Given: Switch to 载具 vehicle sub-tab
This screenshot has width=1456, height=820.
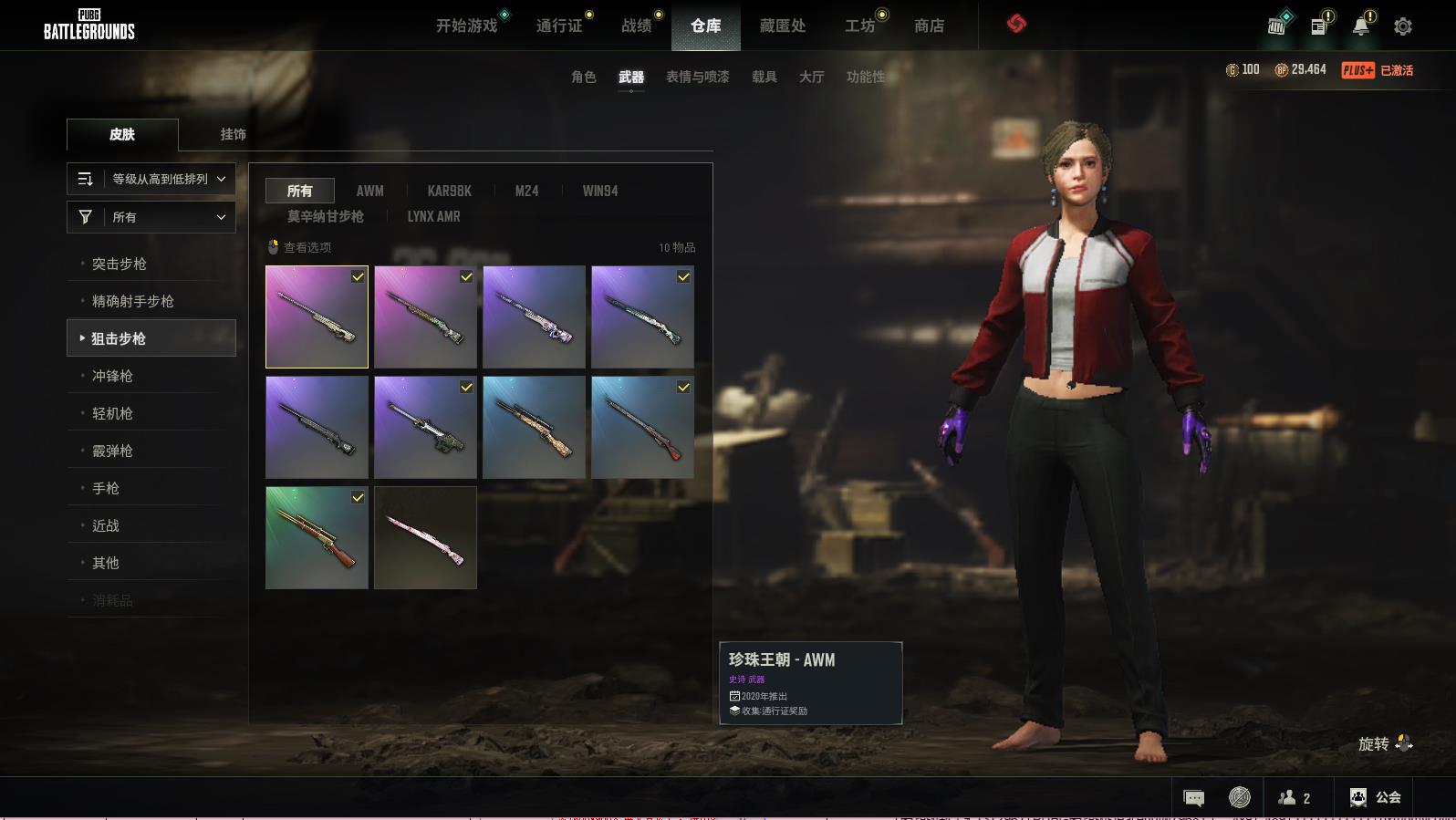Looking at the screenshot, I should point(764,77).
